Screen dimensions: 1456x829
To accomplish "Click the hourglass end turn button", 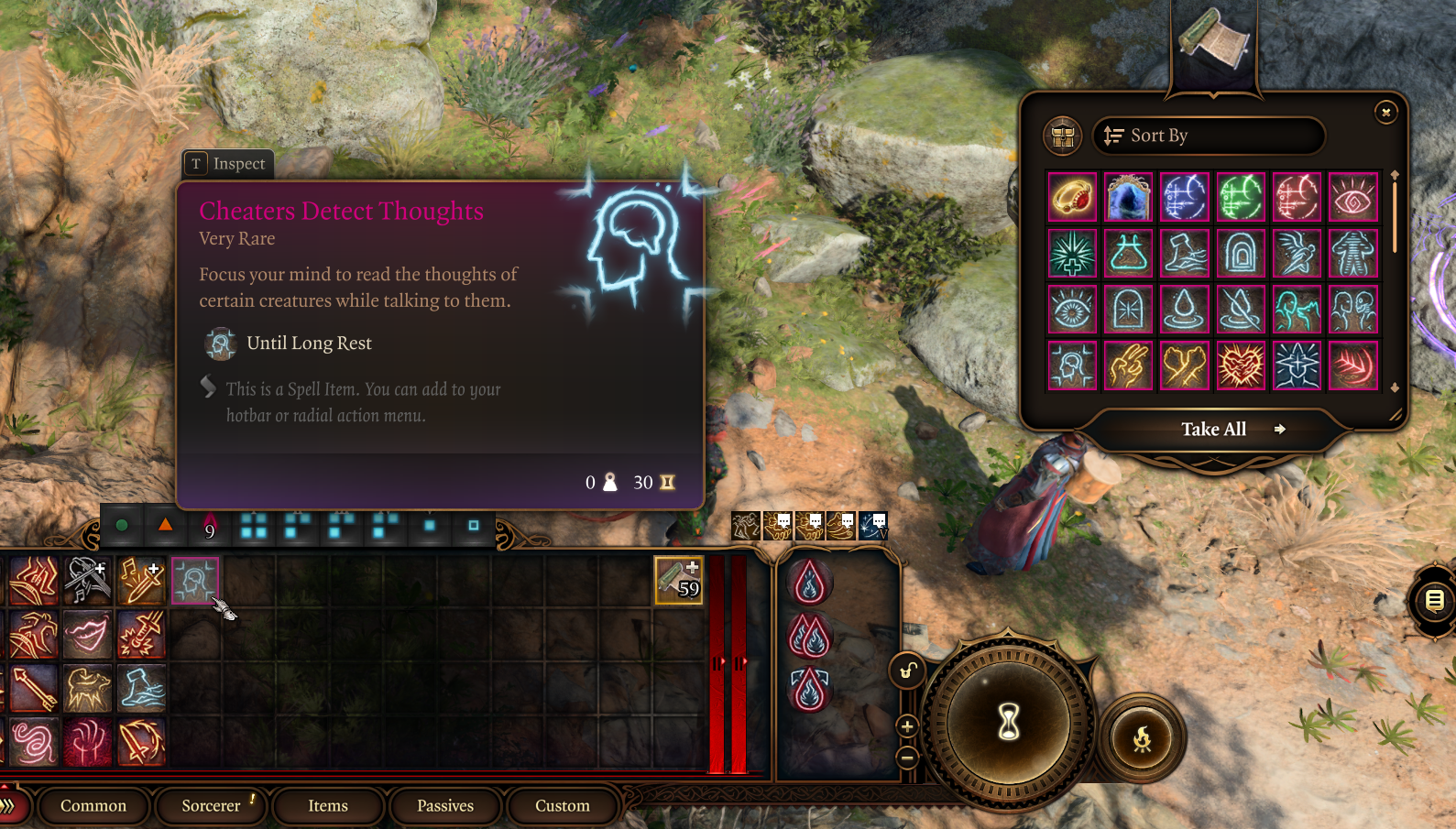I will coord(1008,722).
